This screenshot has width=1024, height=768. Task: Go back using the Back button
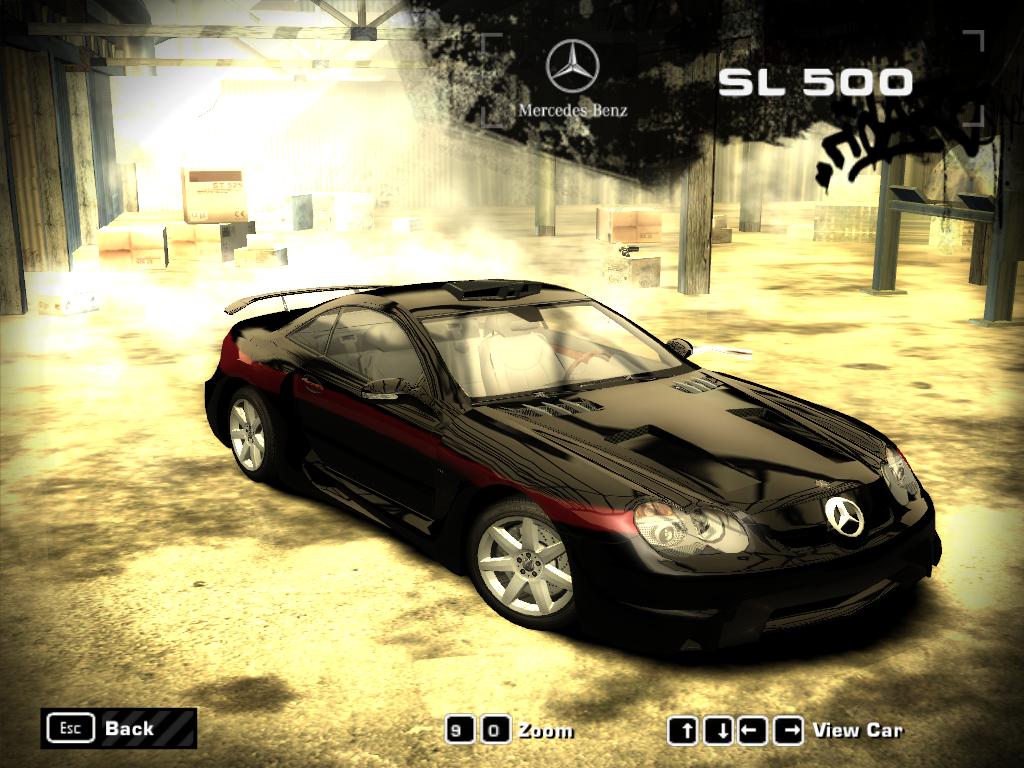point(118,728)
